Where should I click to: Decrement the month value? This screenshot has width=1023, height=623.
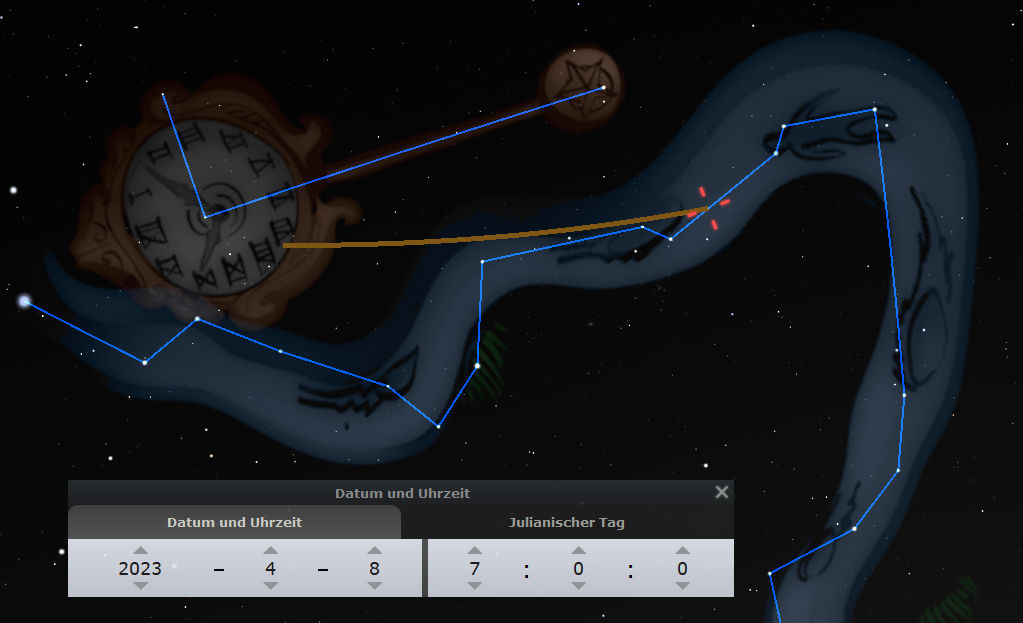point(270,586)
